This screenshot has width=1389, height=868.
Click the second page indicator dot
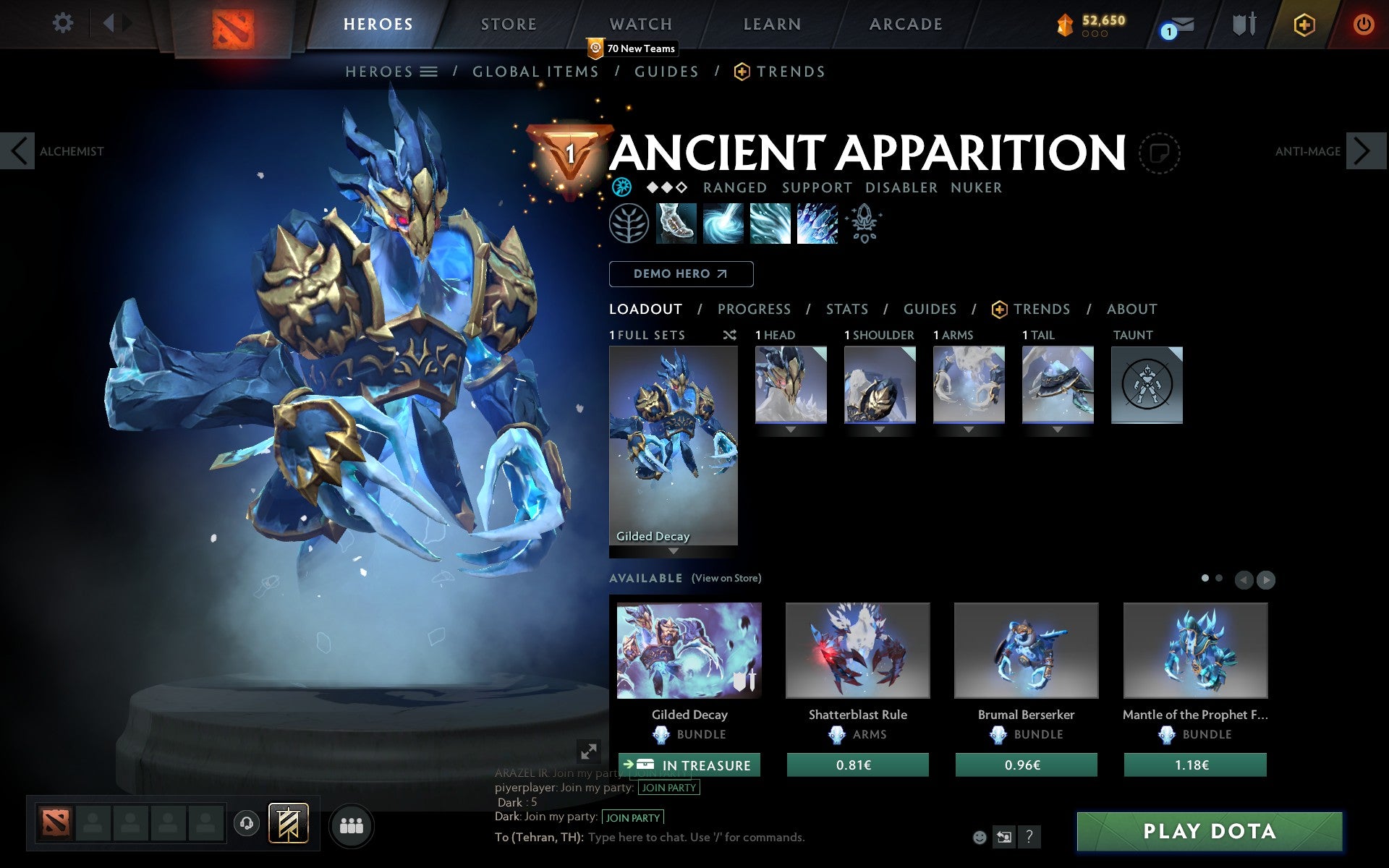tap(1220, 579)
